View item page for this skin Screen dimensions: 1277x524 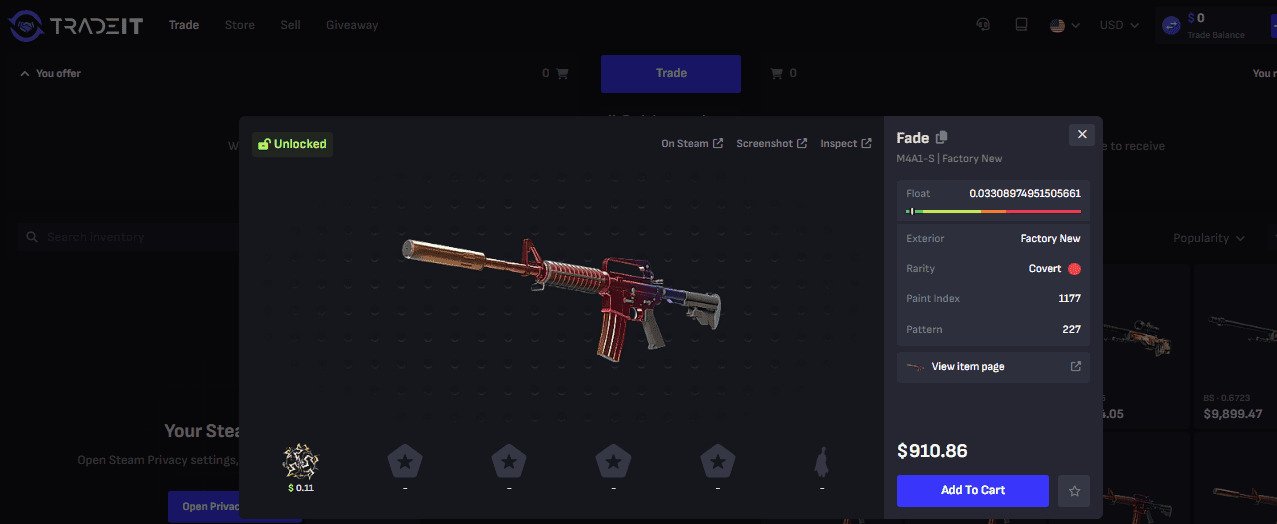pos(993,367)
